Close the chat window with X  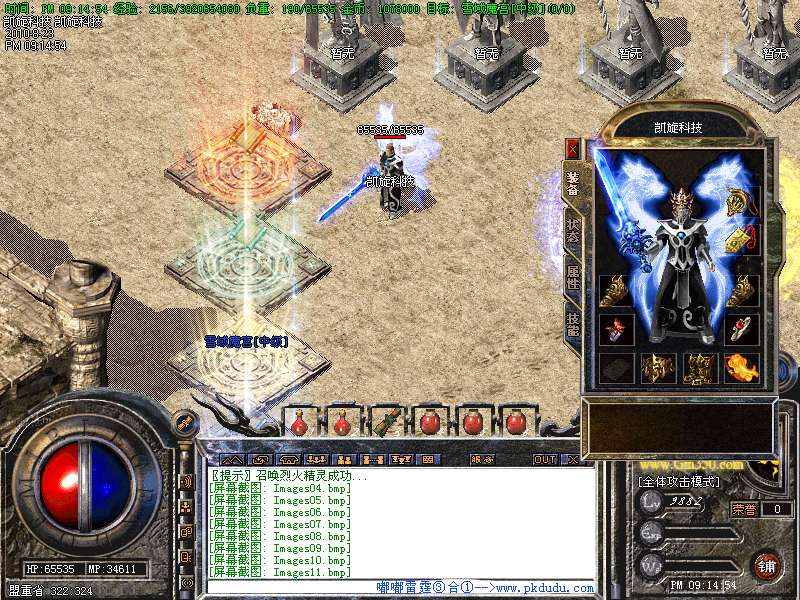pyautogui.click(x=573, y=460)
